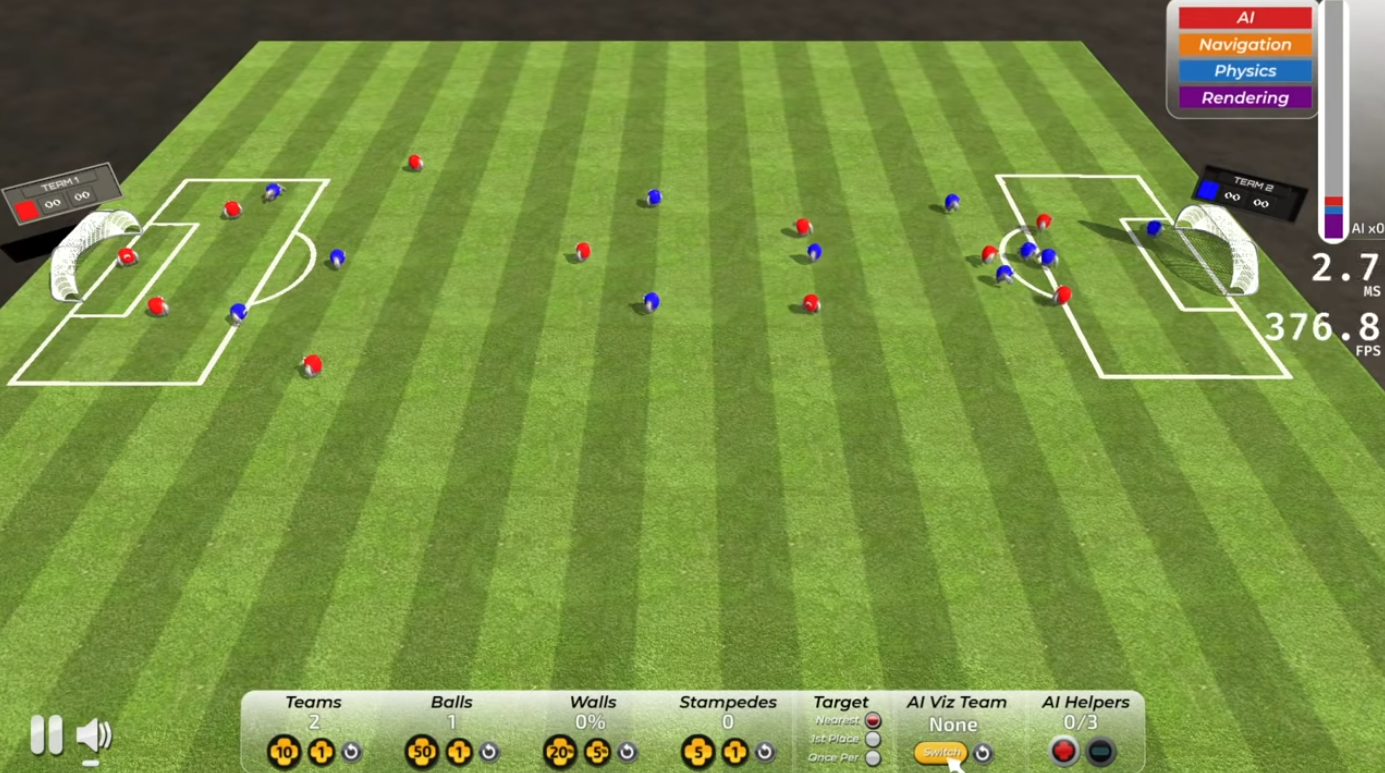Select the Once Per target option

(x=873, y=758)
